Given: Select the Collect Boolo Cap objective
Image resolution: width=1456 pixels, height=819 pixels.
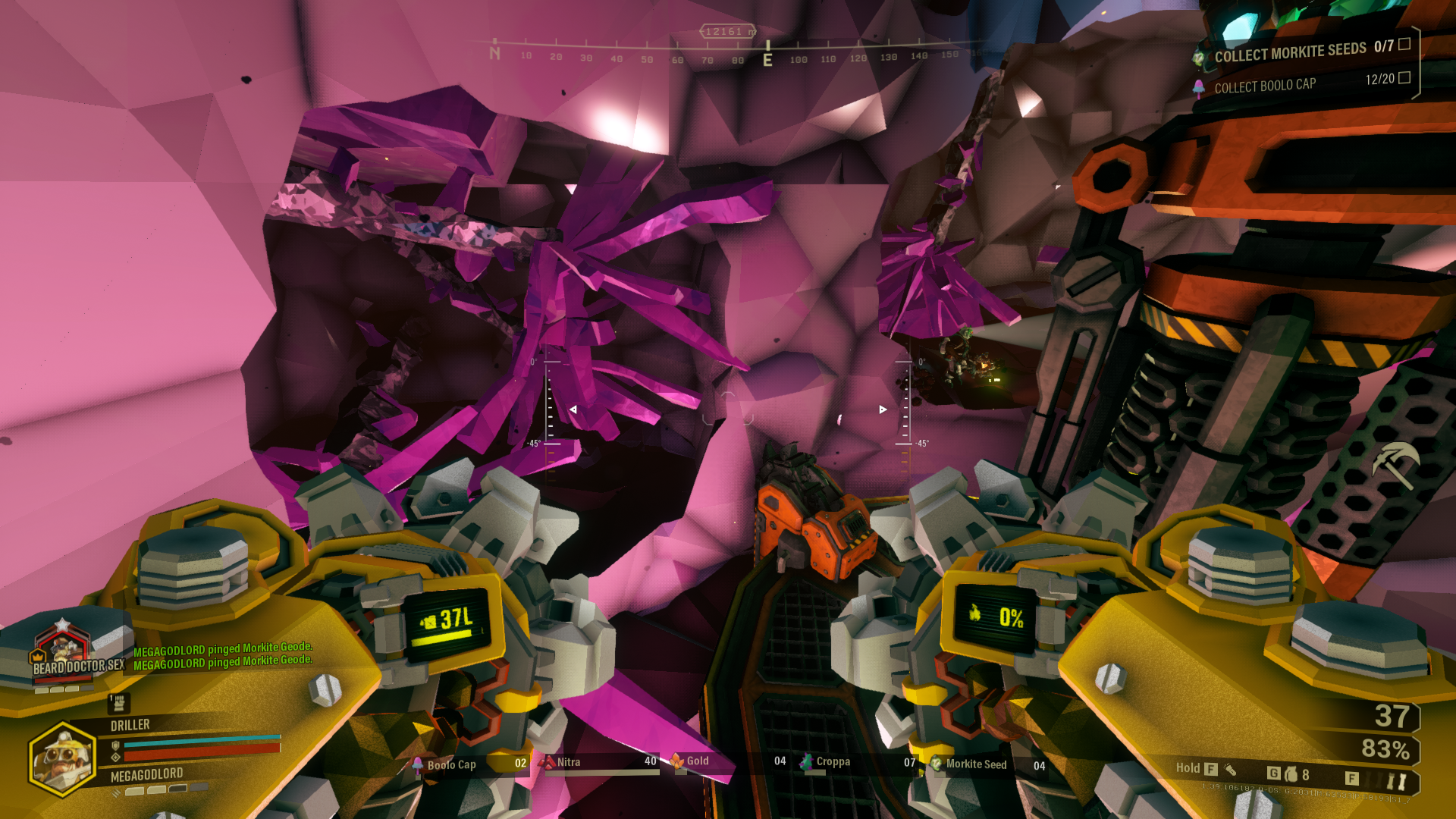Looking at the screenshot, I should (x=1264, y=86).
